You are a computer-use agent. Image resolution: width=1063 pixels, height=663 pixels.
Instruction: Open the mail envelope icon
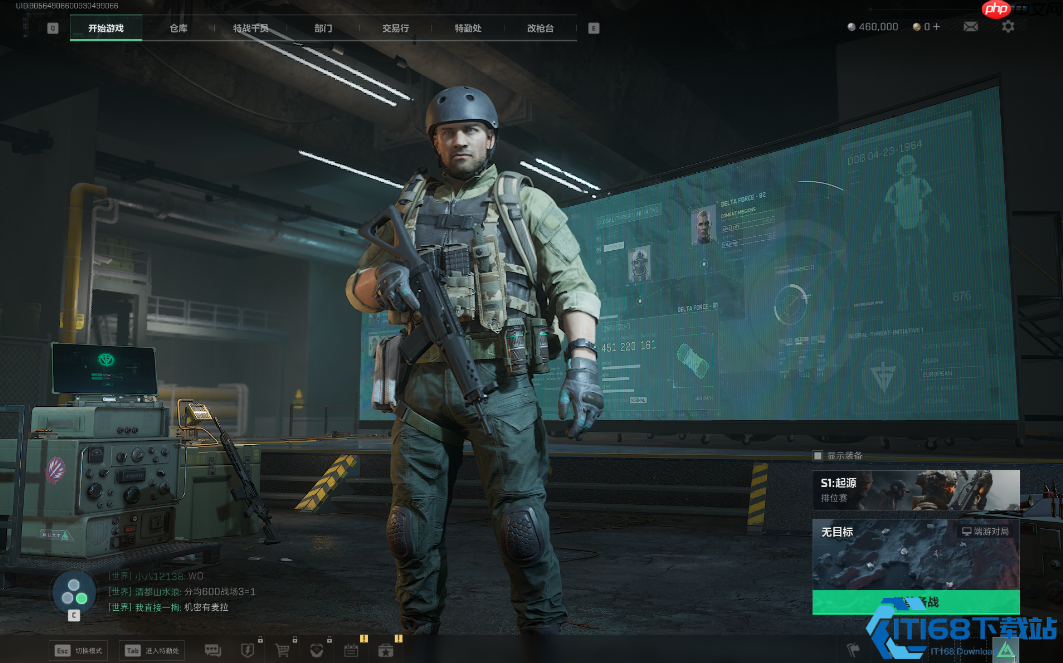click(x=970, y=27)
